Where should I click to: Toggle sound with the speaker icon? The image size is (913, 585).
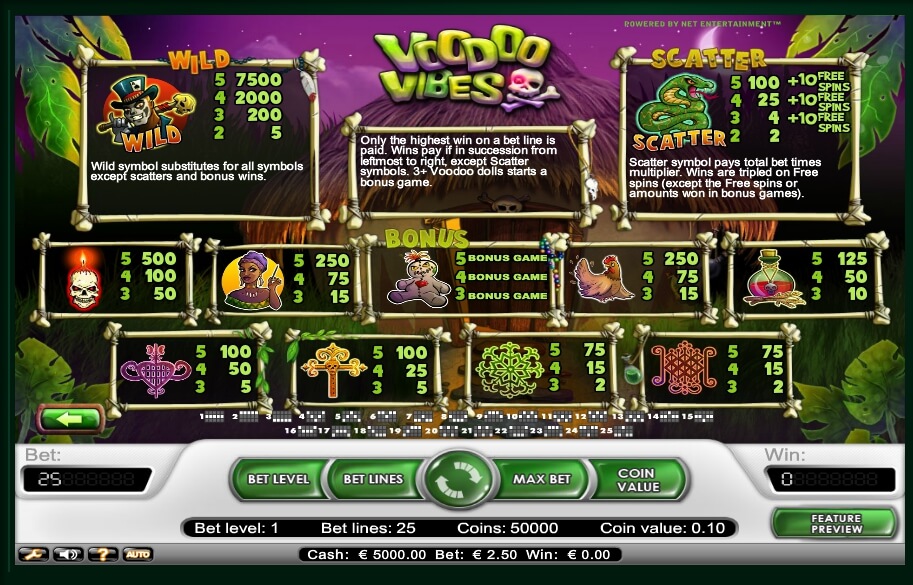(x=68, y=553)
